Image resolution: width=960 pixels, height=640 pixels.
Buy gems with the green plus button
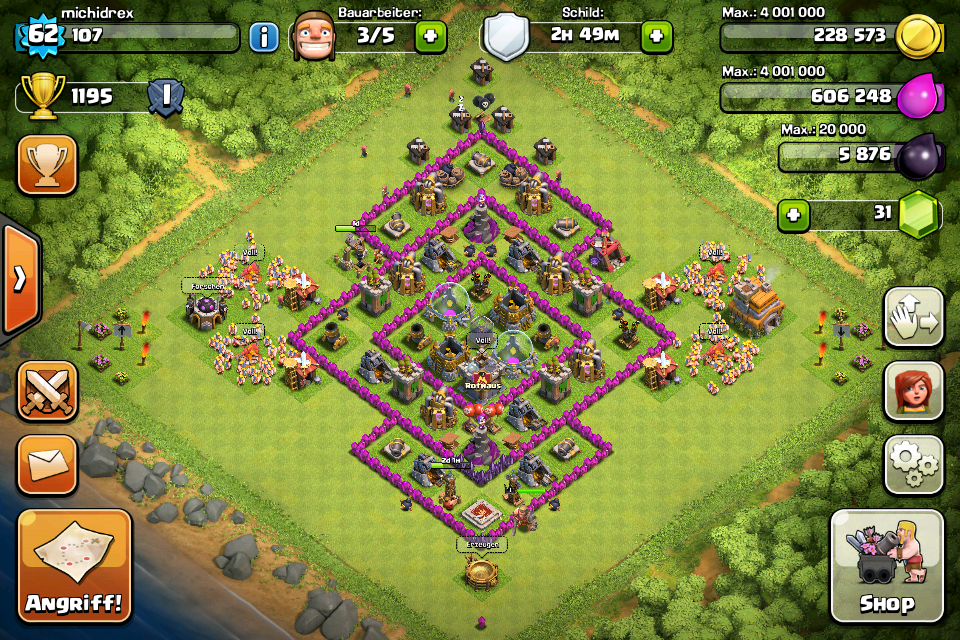(x=794, y=215)
